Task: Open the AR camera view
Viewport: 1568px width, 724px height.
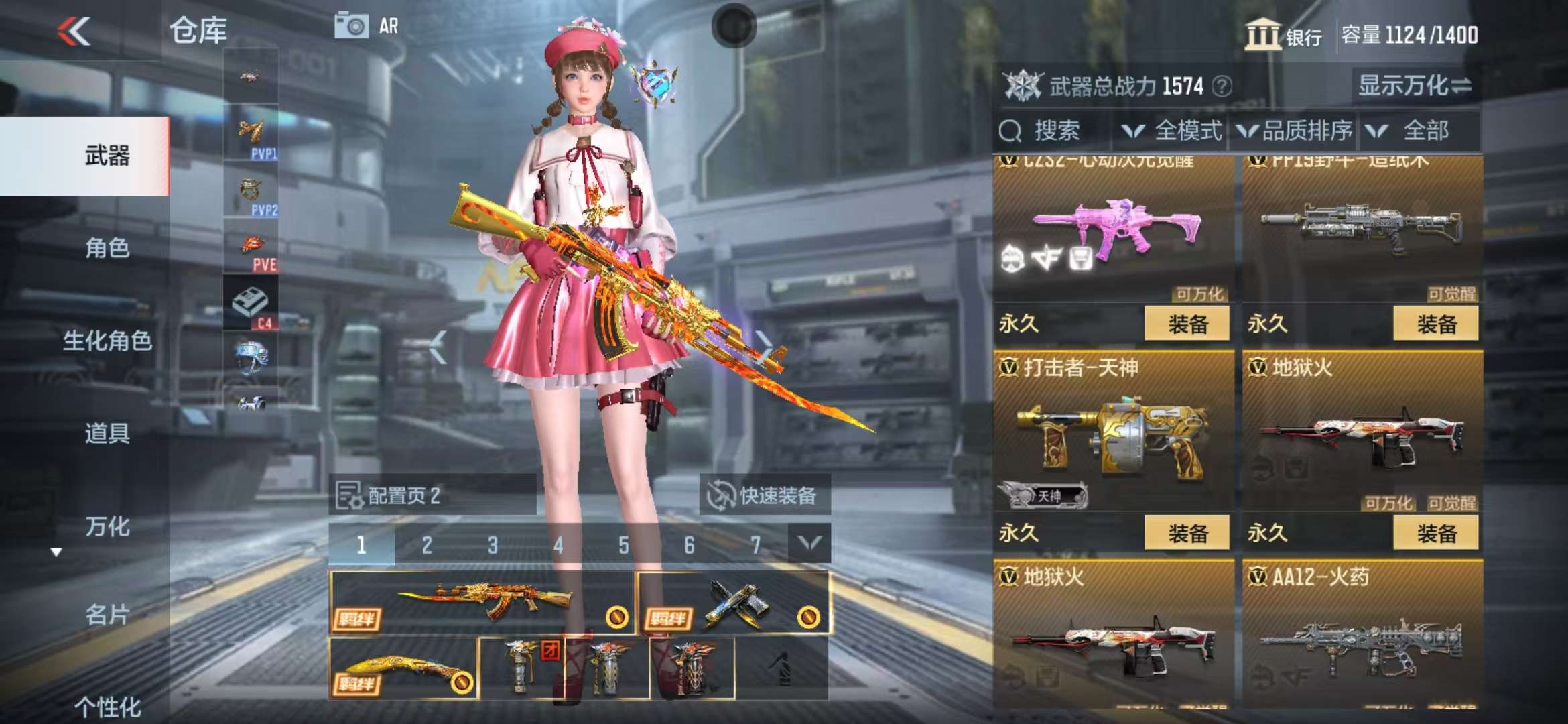Action: point(367,26)
